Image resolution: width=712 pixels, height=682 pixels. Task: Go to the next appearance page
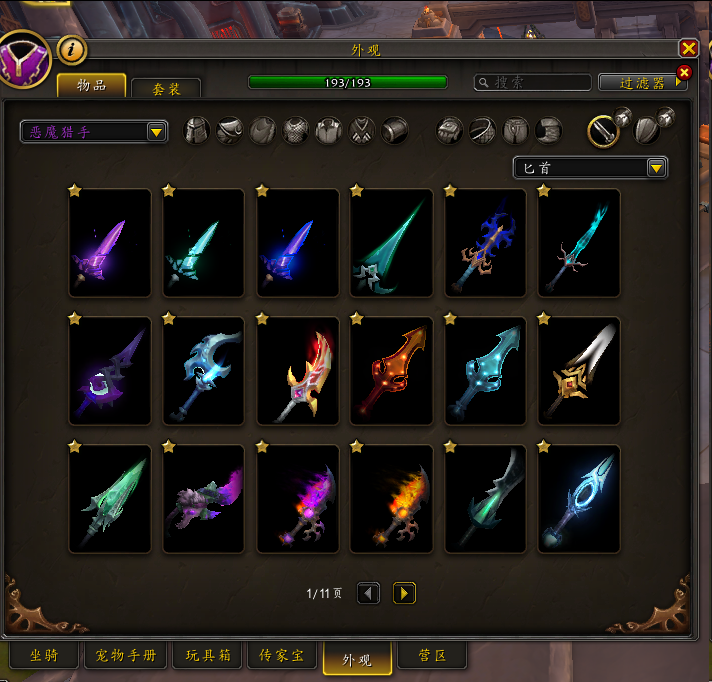point(404,593)
